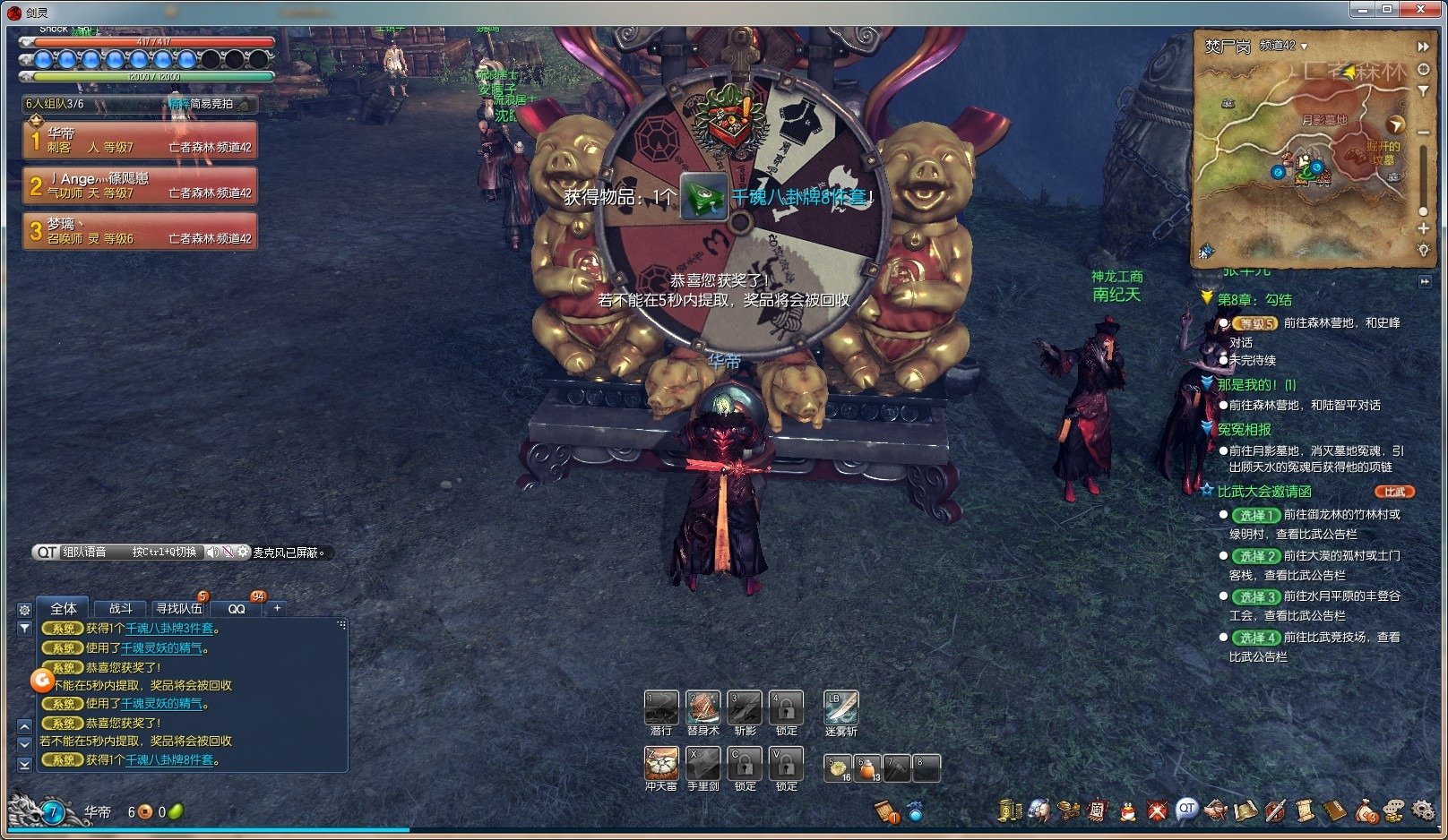Open the 频道42 channel dropdown
Image resolution: width=1448 pixels, height=840 pixels.
coord(1283,46)
